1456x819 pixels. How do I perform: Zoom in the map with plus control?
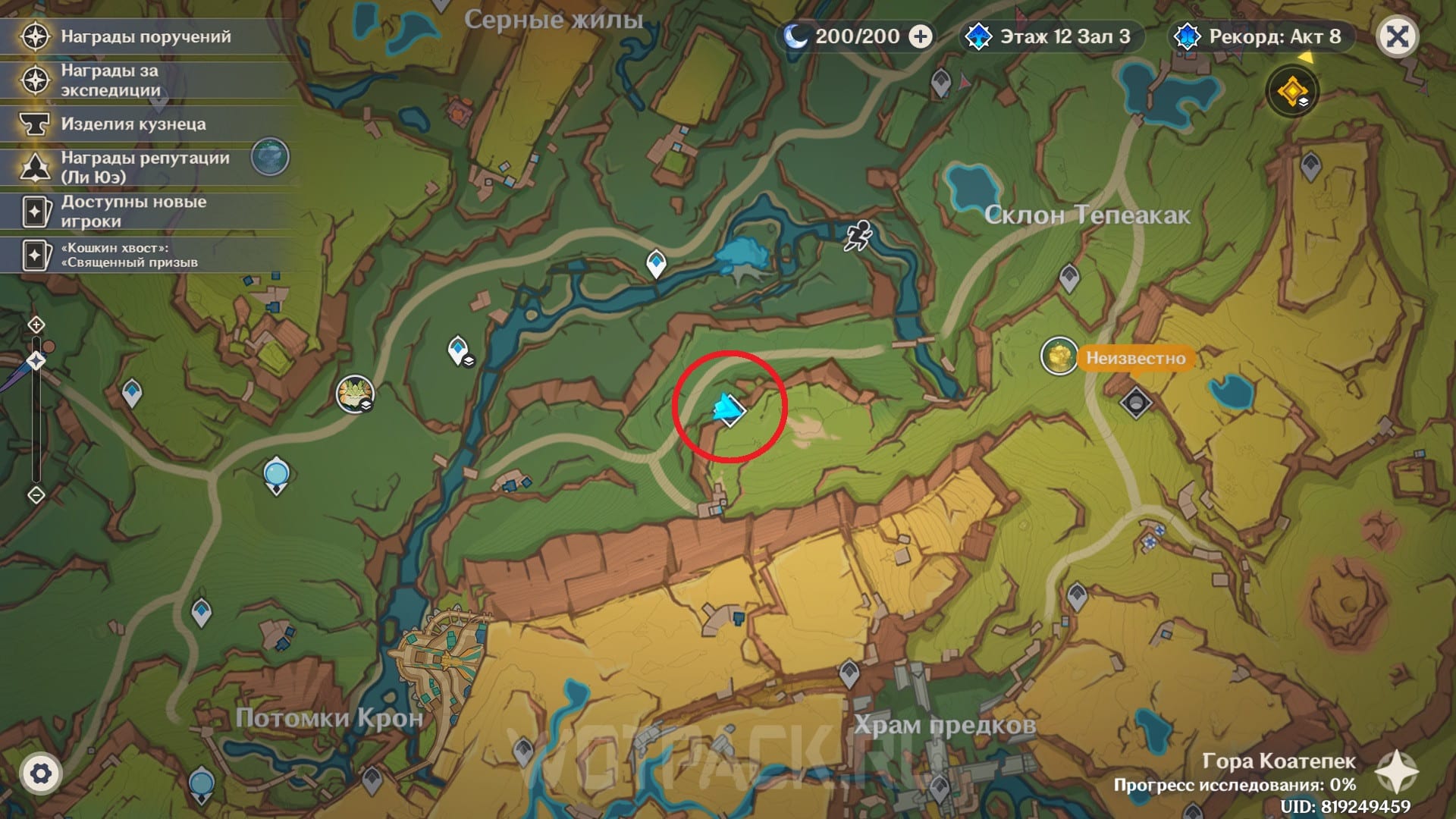pyautogui.click(x=36, y=325)
